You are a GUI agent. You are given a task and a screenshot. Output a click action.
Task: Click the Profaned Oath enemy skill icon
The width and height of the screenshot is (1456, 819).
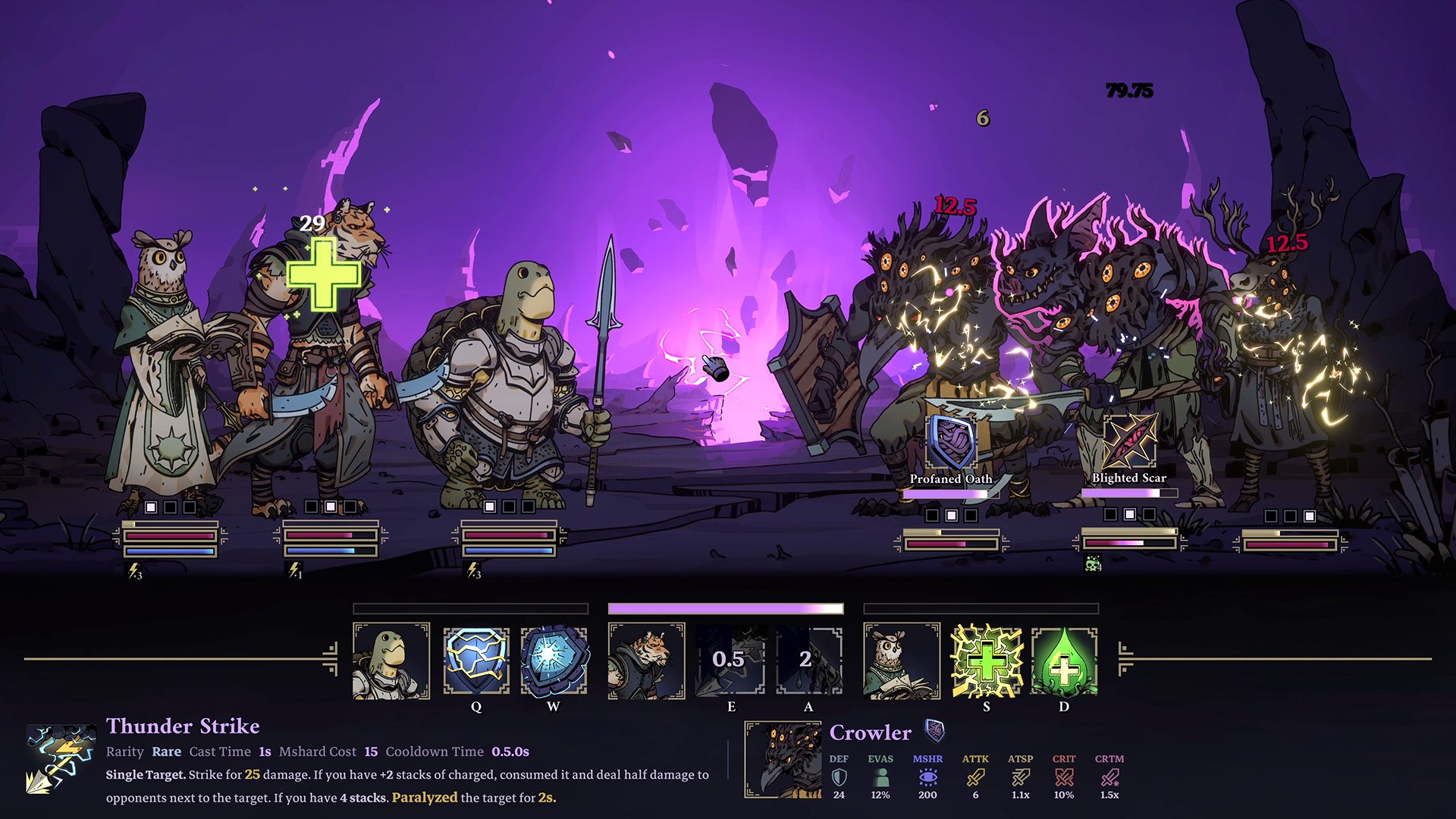(951, 442)
